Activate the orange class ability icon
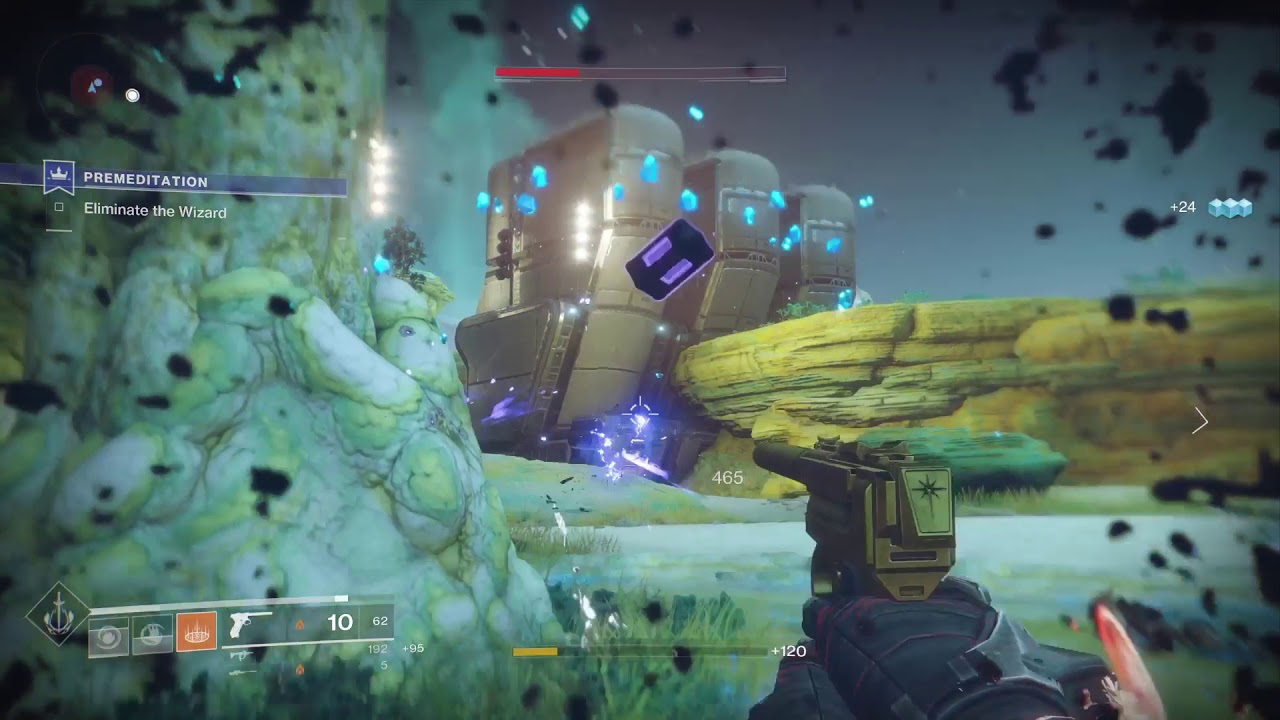This screenshot has height=720, width=1280. (x=196, y=633)
